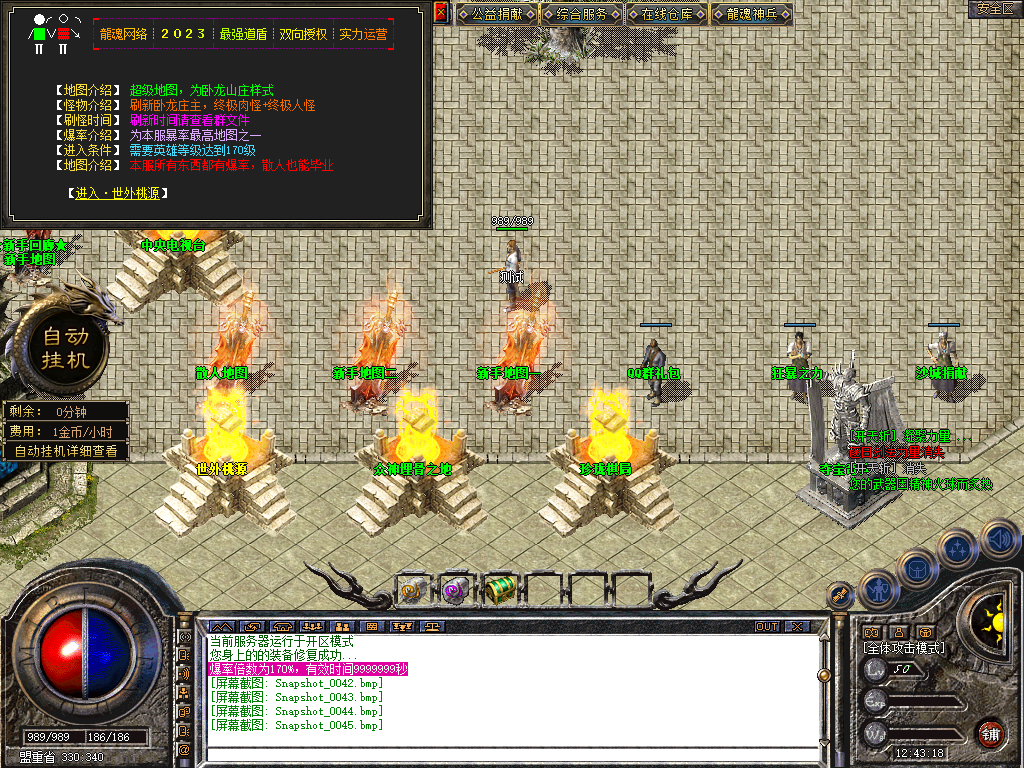The height and width of the screenshot is (768, 1024).
Task: Open the 龍魂神兵 top menu
Action: [x=754, y=14]
